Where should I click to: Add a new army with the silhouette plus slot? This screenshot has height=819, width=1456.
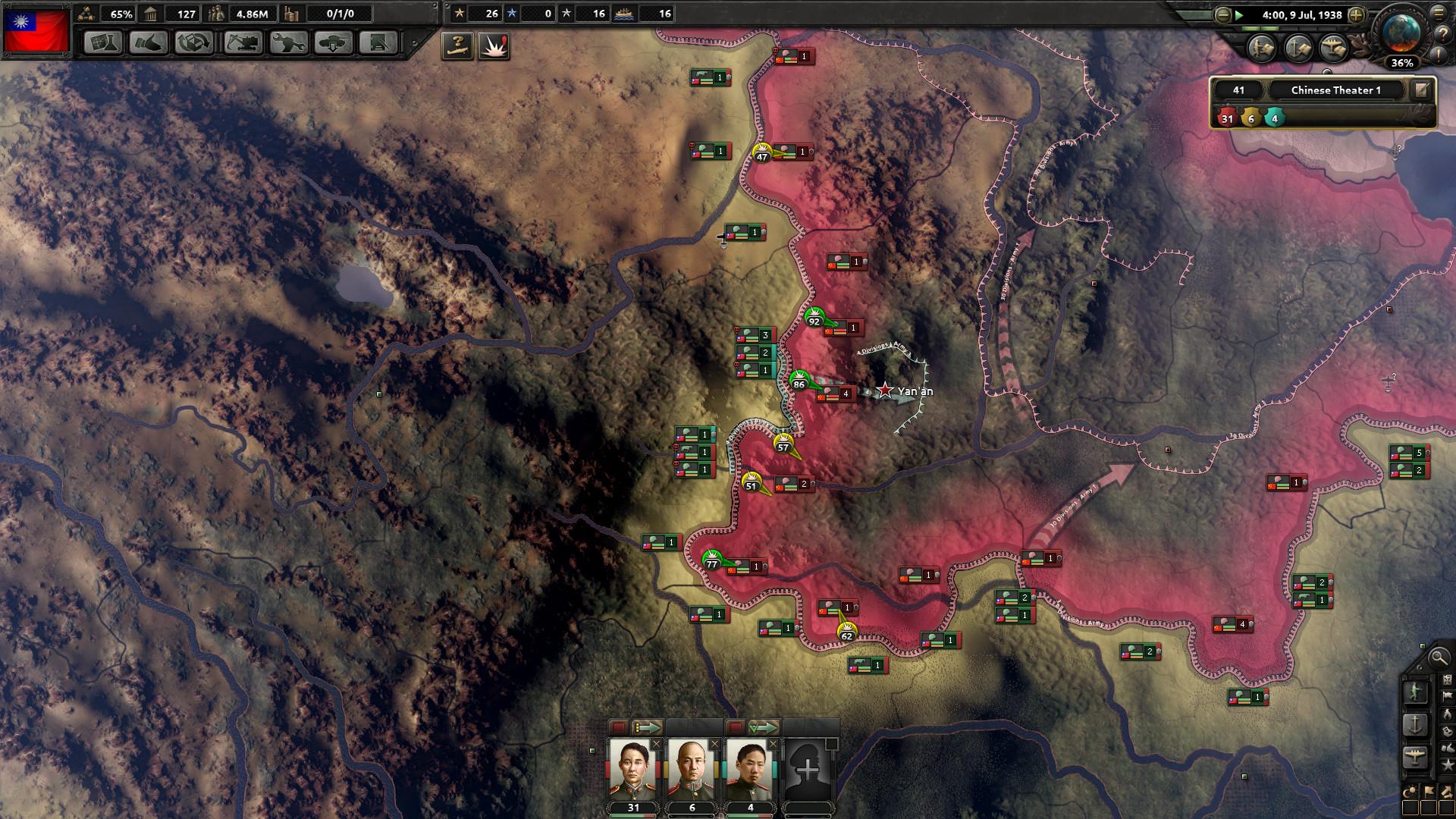tap(808, 770)
